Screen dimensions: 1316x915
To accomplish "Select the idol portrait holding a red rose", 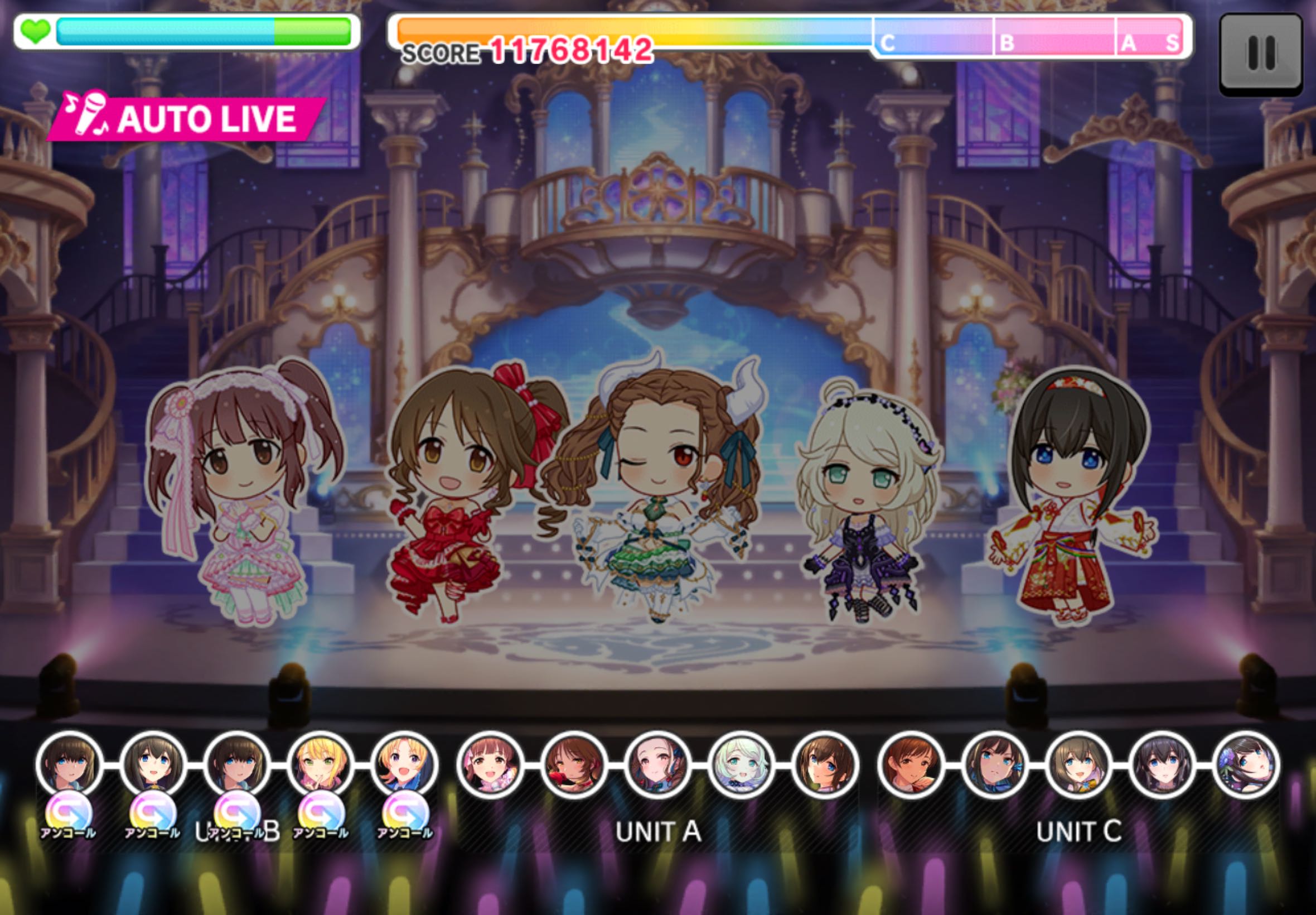I will pos(574,764).
